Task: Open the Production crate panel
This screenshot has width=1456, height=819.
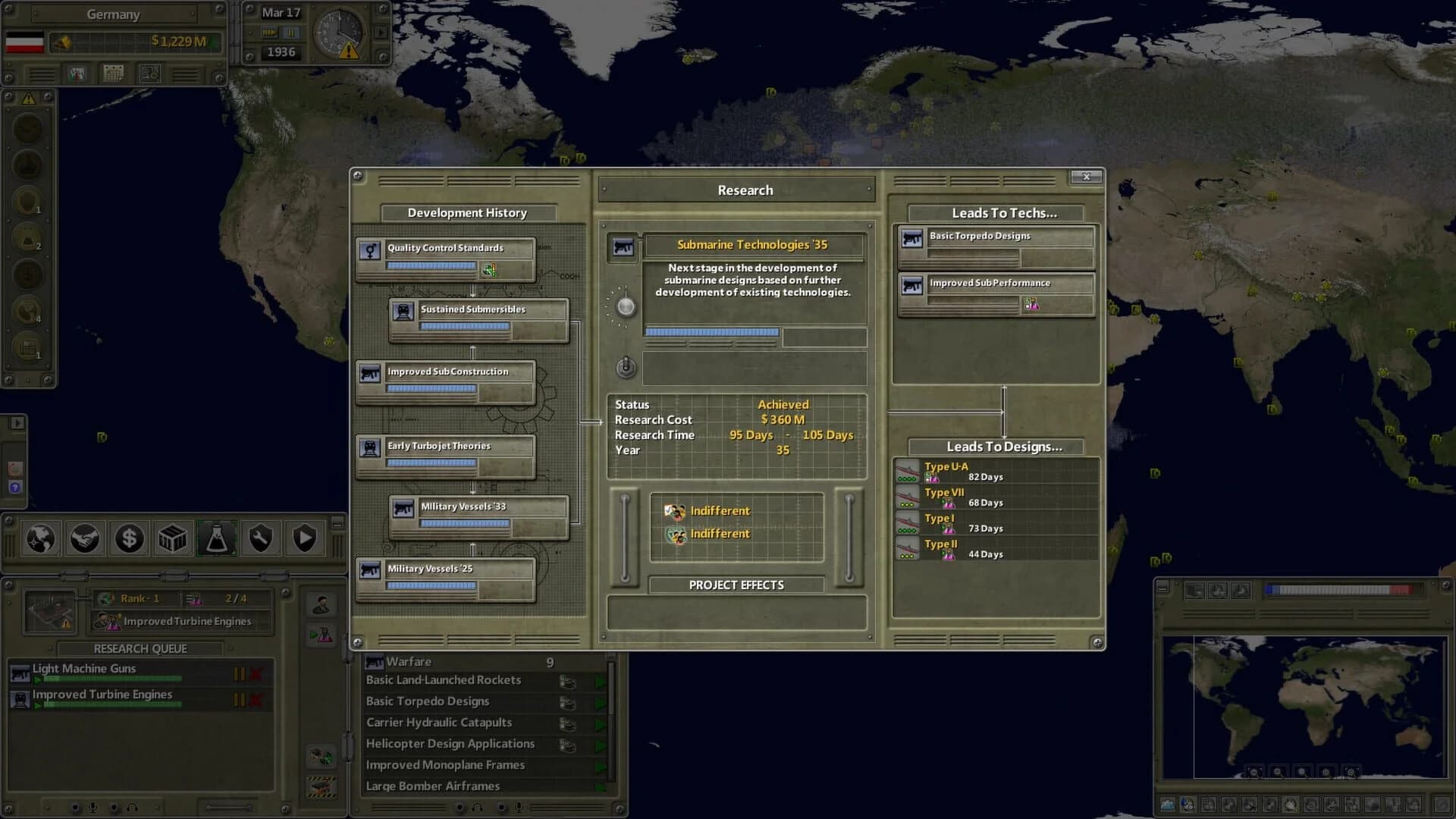Action: click(x=172, y=538)
